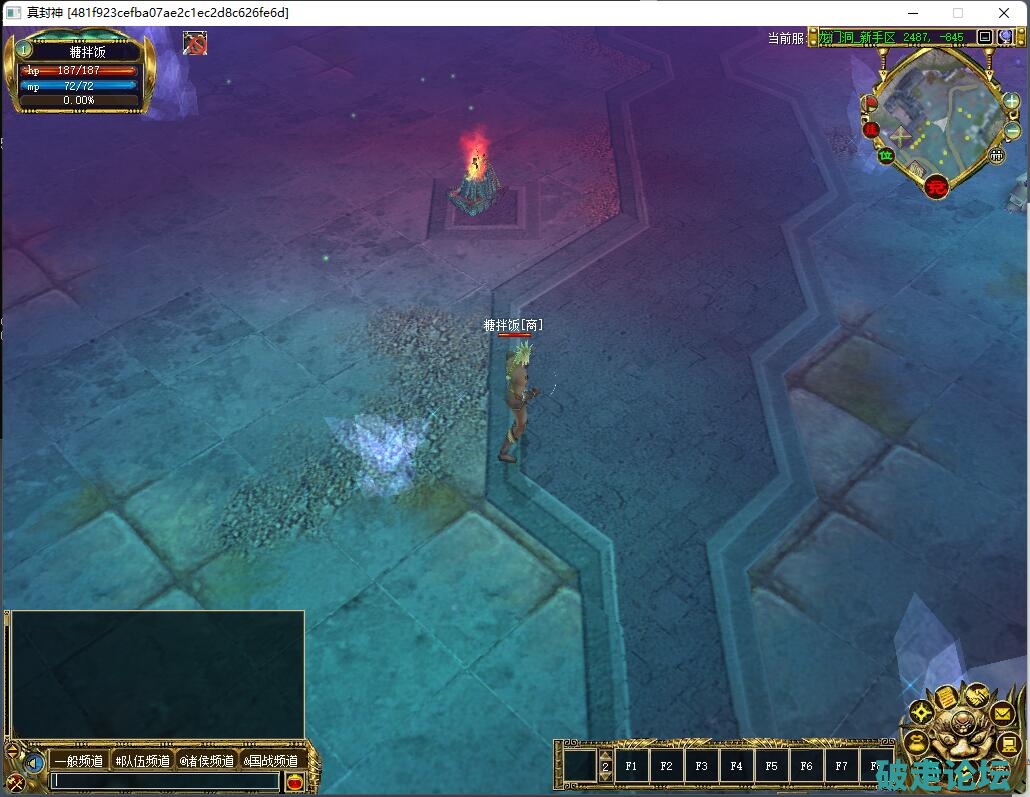Viewport: 1030px width, 797px height.
Task: Switch to the 一般频道 chat channel
Action: 79,761
